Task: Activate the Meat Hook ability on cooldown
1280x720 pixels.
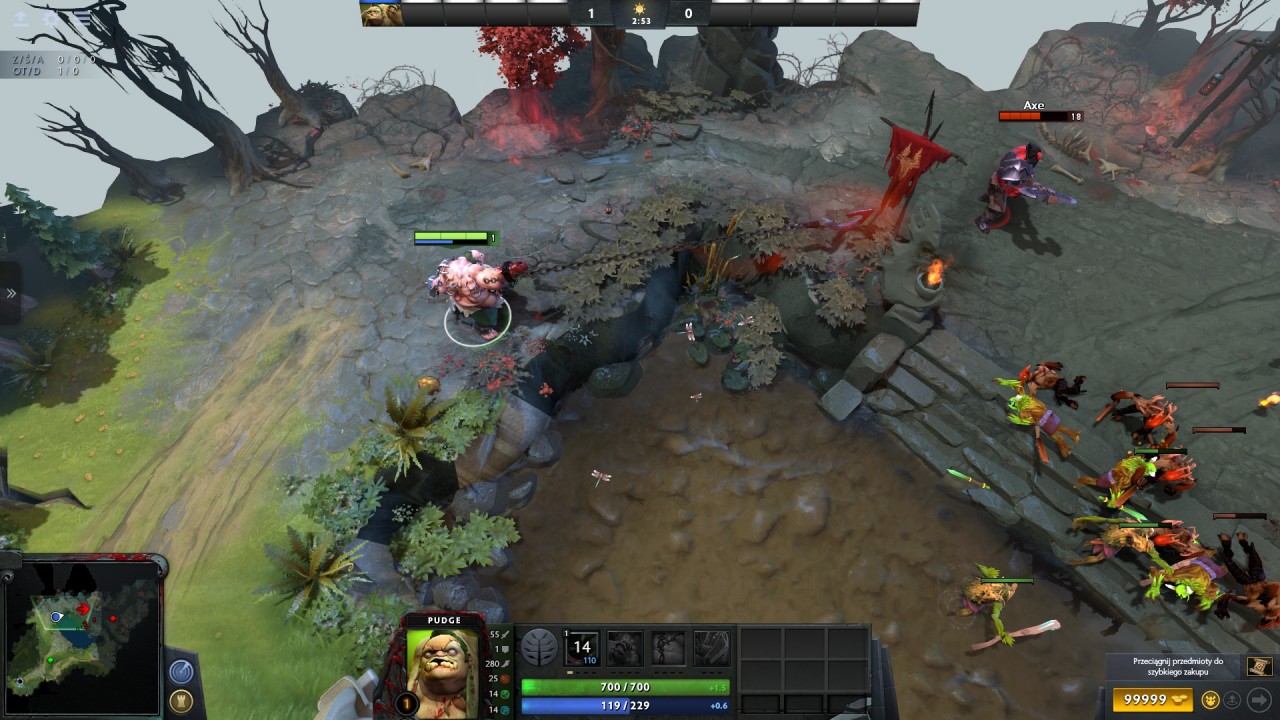Action: tap(582, 647)
